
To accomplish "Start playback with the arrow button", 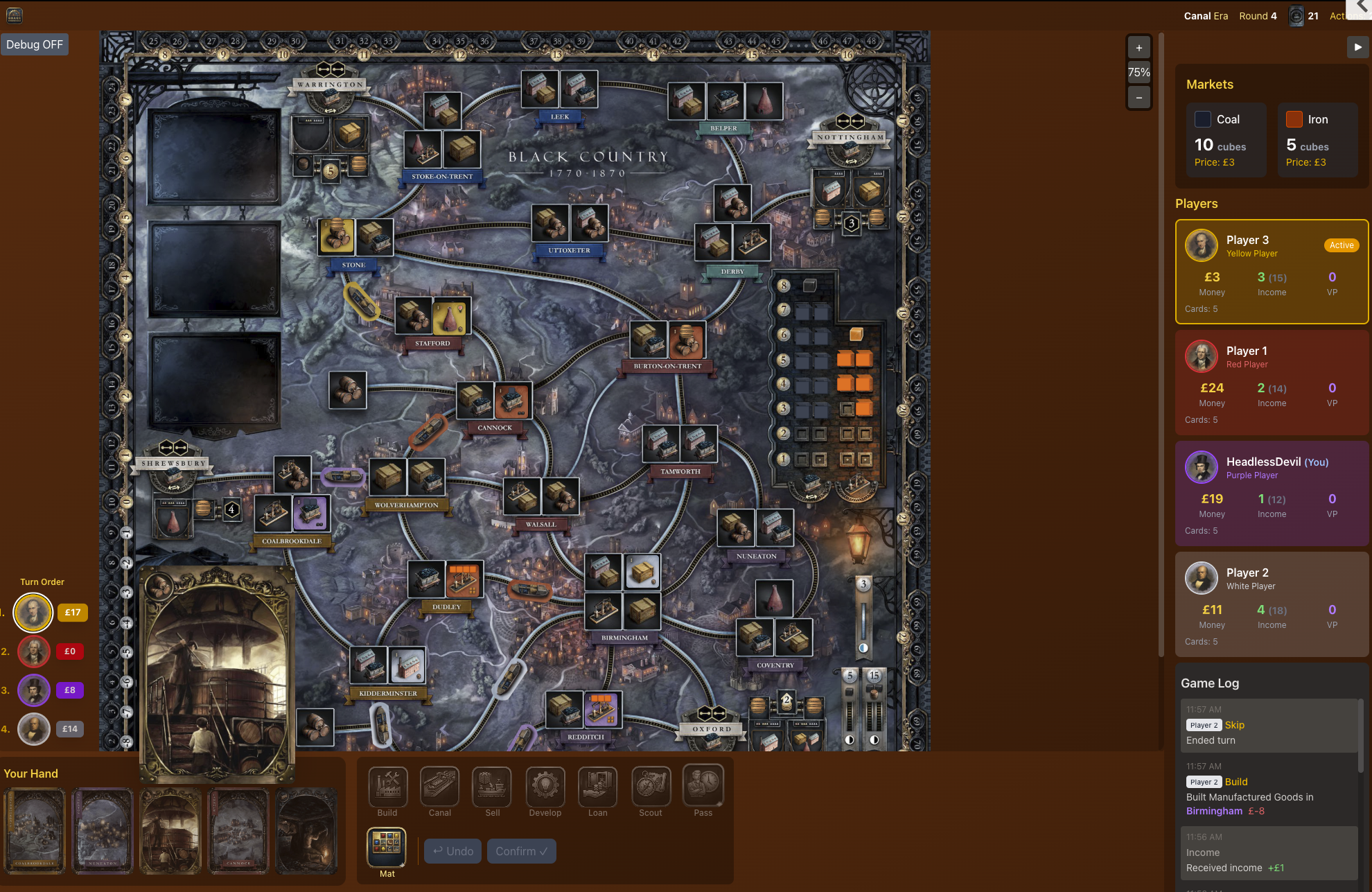I will pos(1357,47).
